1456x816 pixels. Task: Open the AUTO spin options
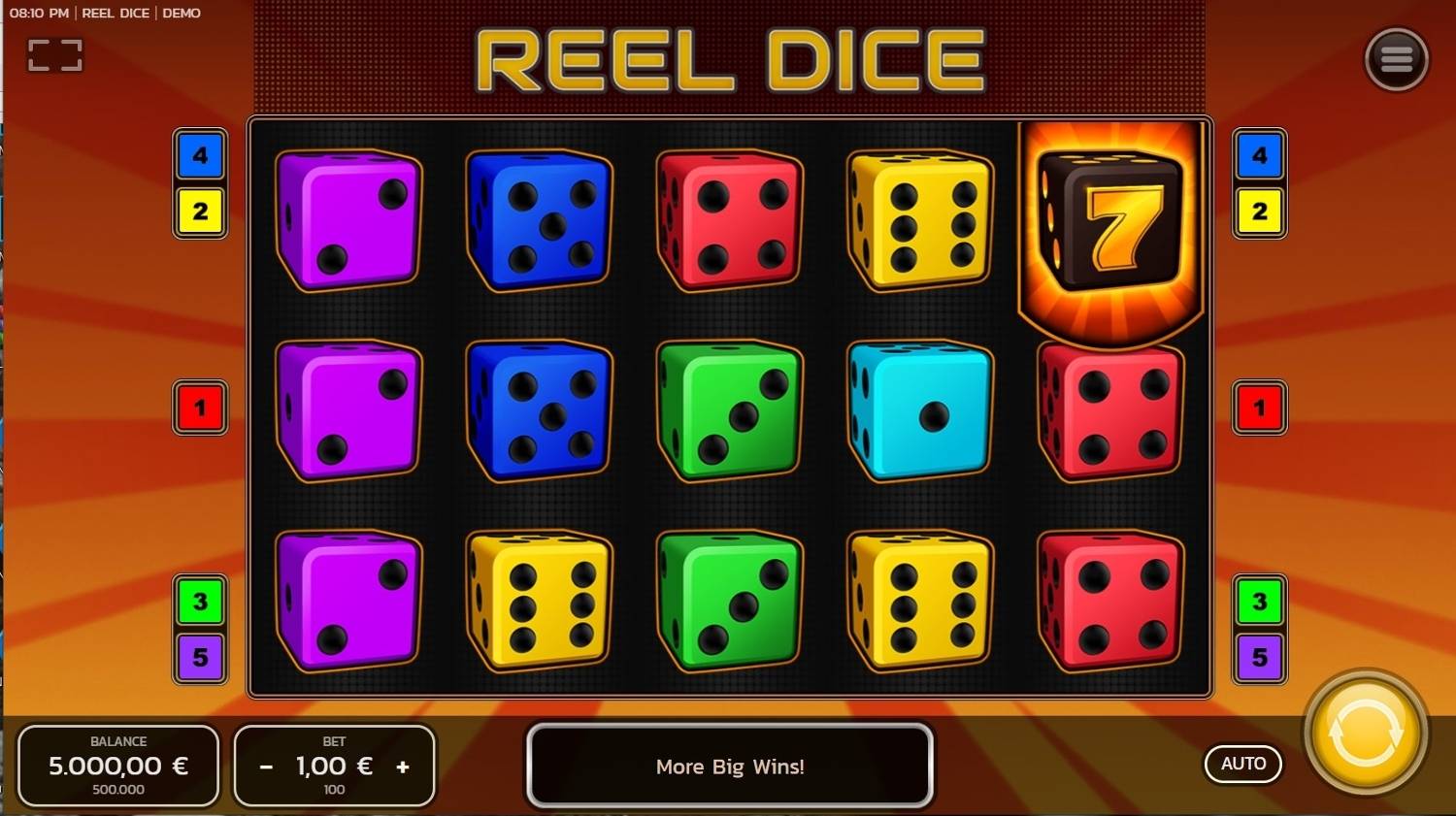pyautogui.click(x=1242, y=764)
